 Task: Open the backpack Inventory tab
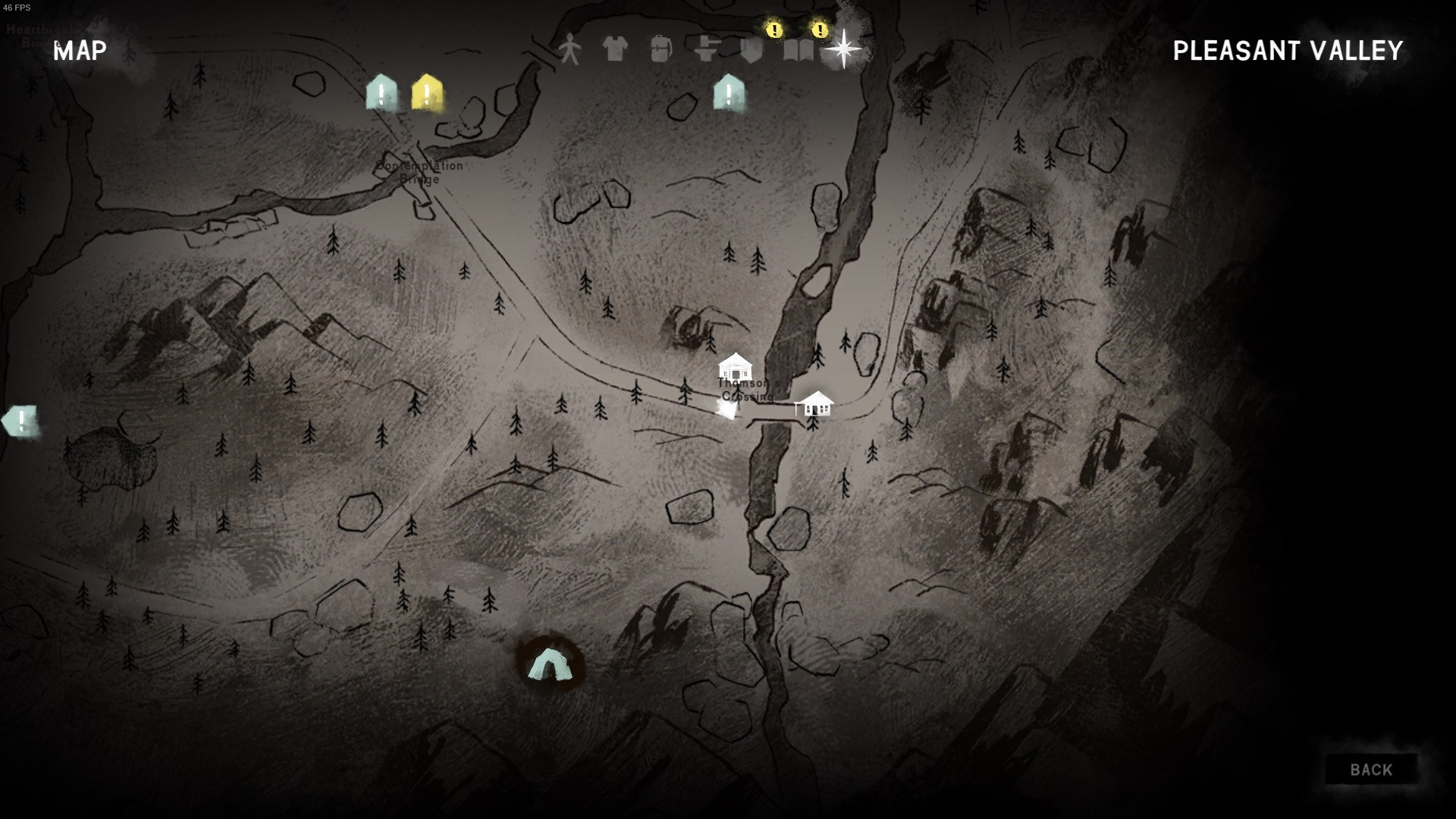coord(661,49)
